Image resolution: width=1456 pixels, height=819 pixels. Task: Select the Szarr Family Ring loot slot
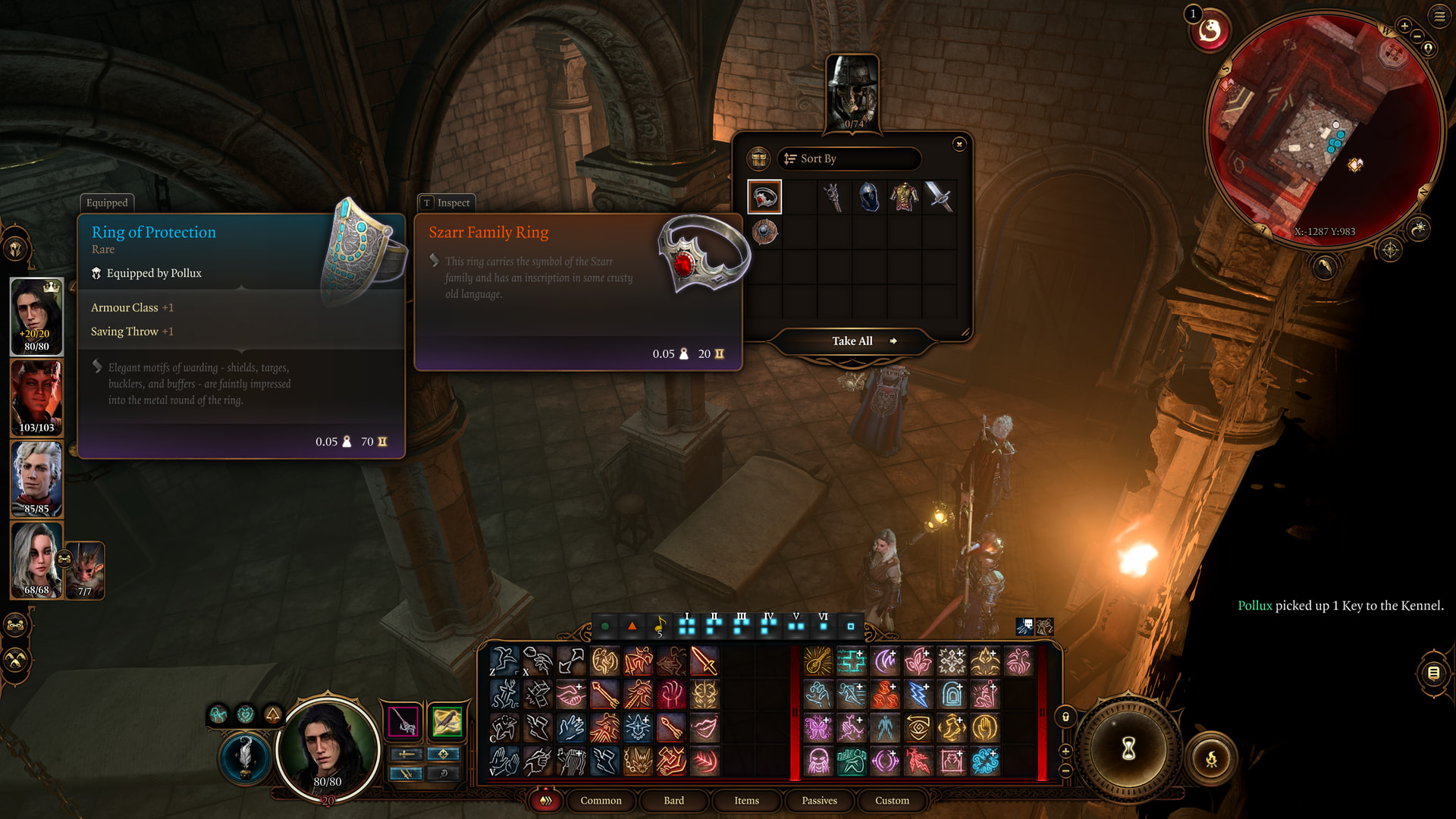[764, 197]
